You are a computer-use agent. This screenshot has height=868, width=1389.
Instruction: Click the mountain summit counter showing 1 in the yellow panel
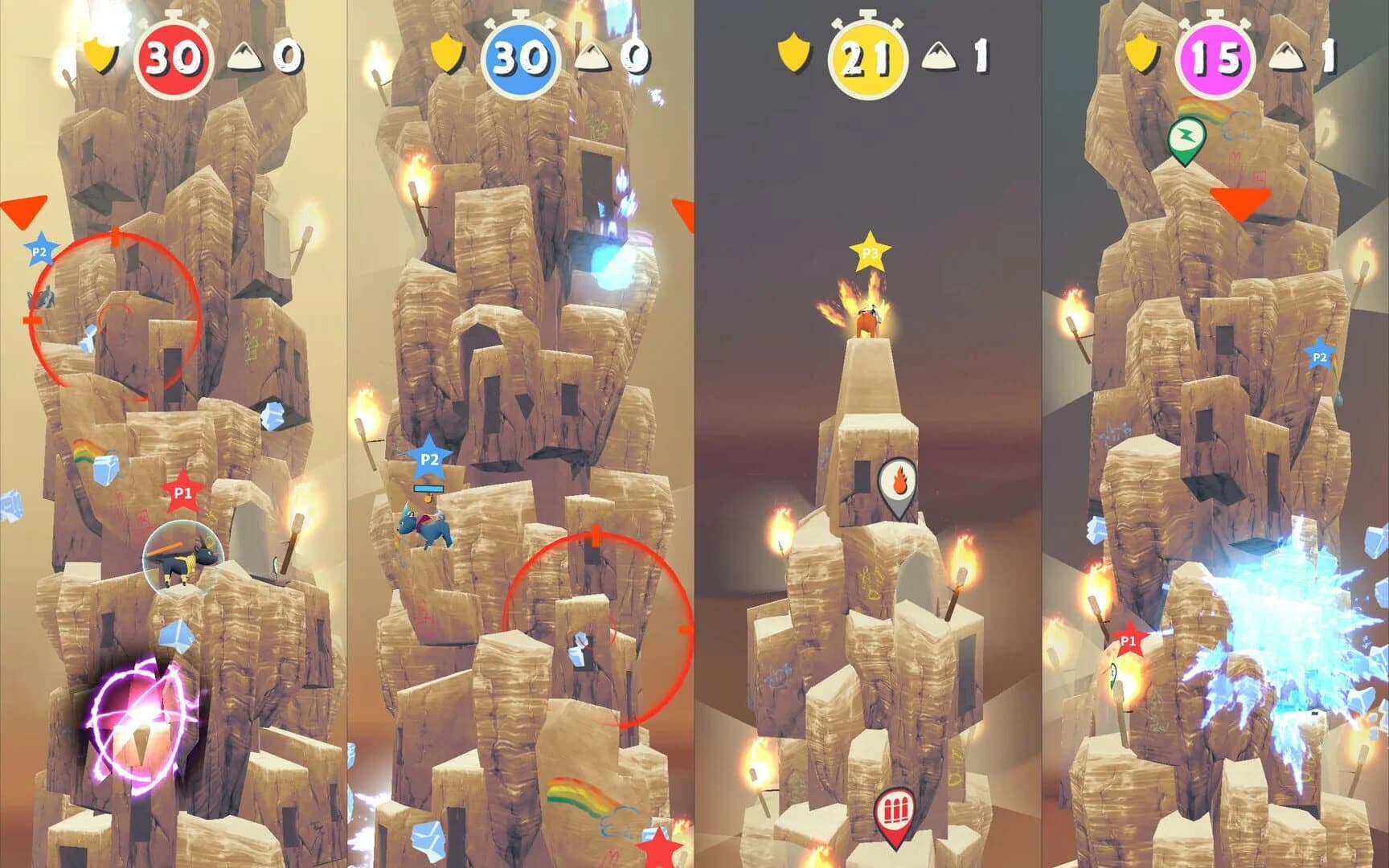[x=960, y=56]
